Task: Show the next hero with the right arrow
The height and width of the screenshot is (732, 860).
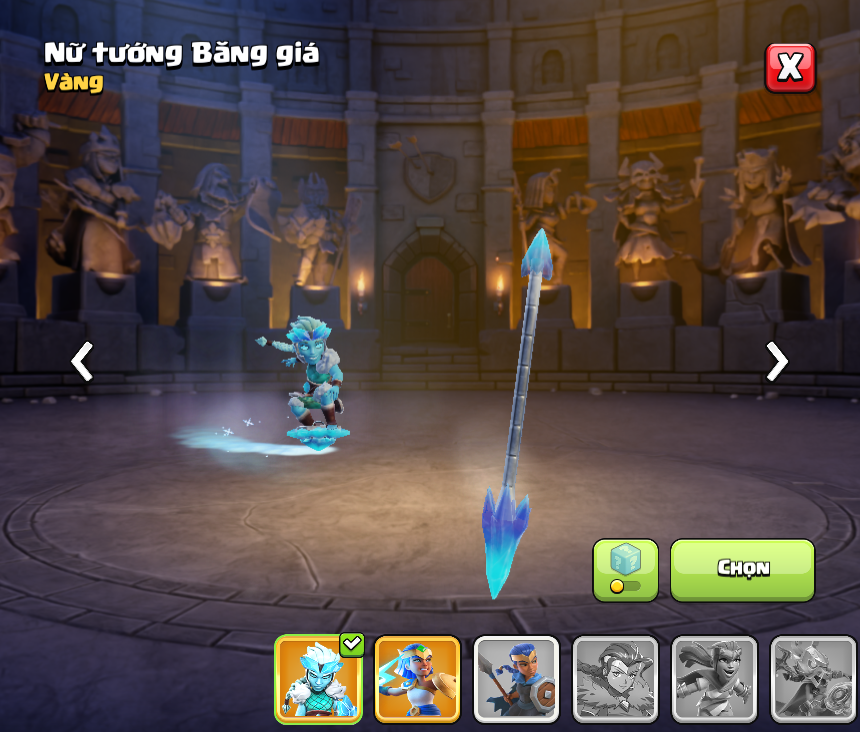Action: coord(776,361)
